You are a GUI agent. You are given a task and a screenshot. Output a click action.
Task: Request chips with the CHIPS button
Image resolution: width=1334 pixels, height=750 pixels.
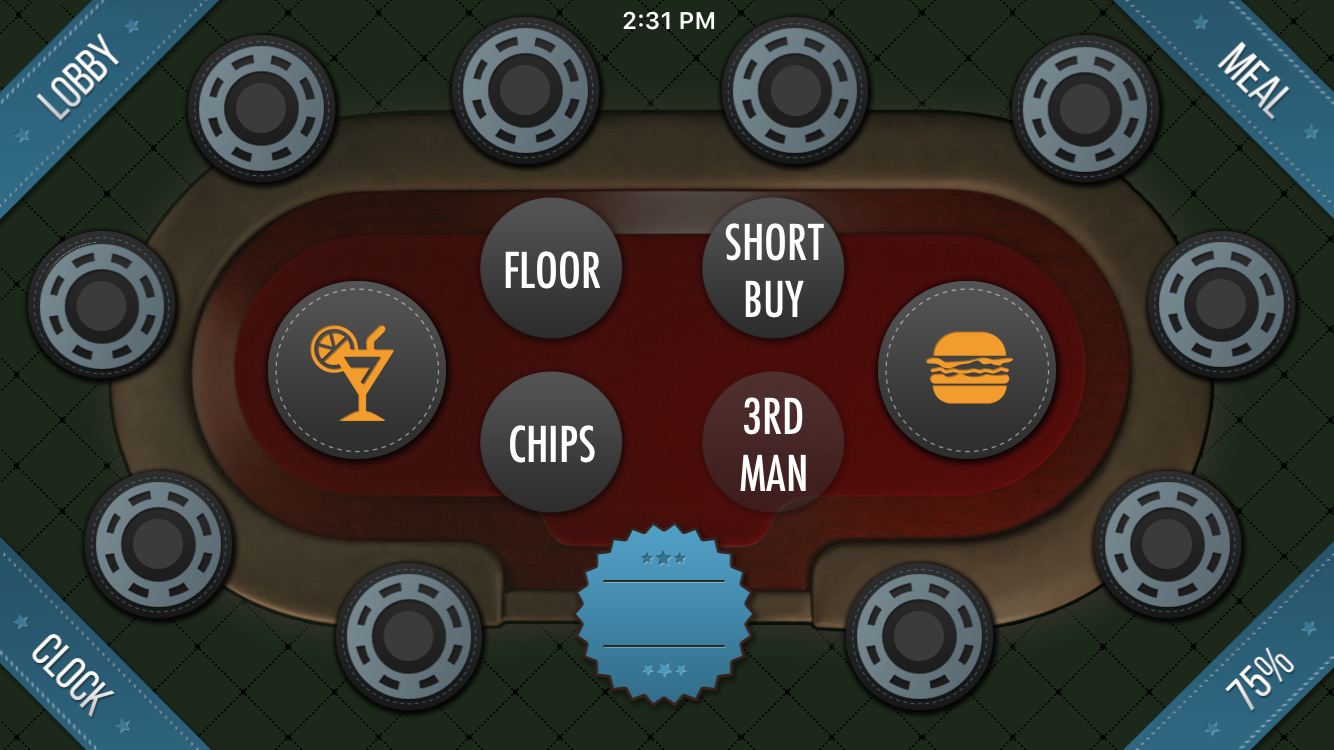coord(553,441)
